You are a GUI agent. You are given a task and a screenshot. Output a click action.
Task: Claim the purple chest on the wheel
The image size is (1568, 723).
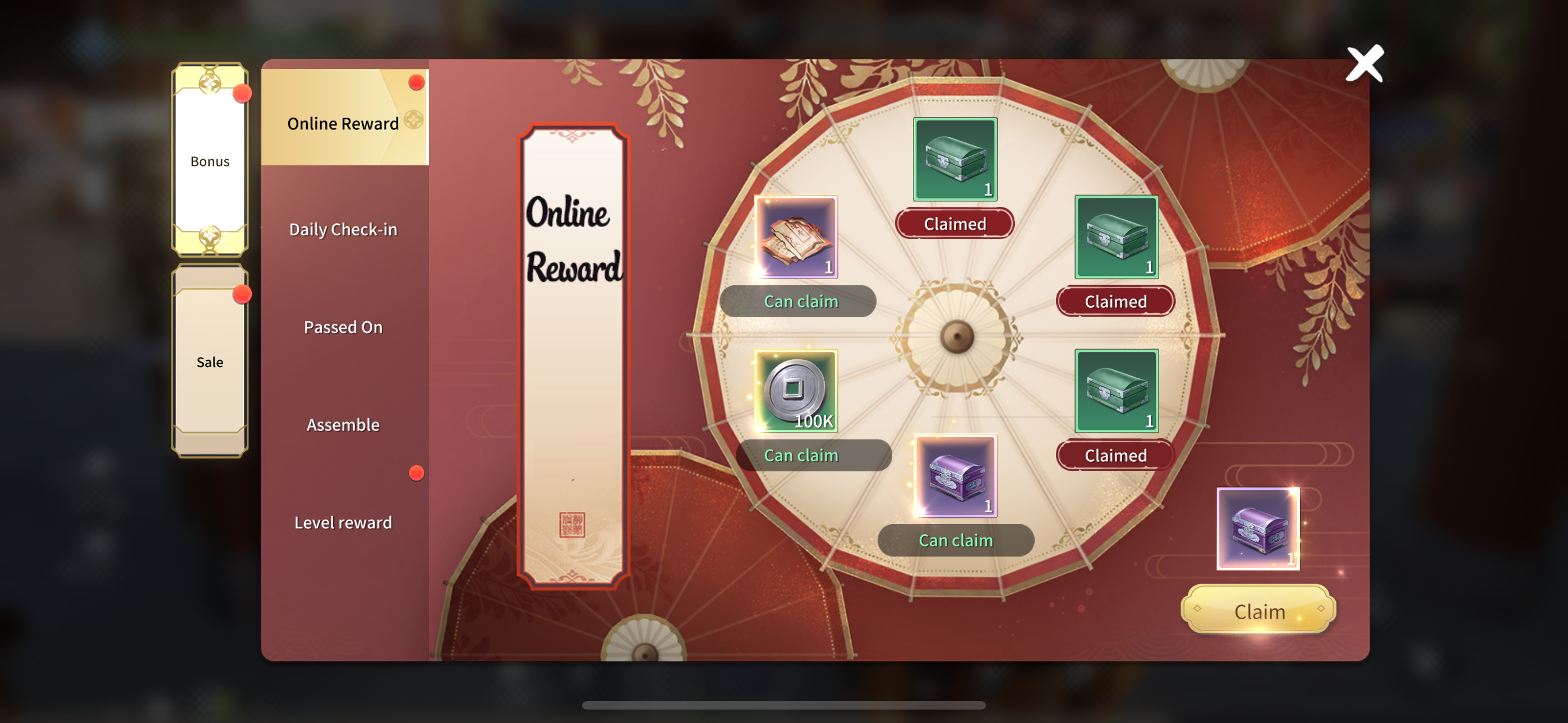point(955,540)
